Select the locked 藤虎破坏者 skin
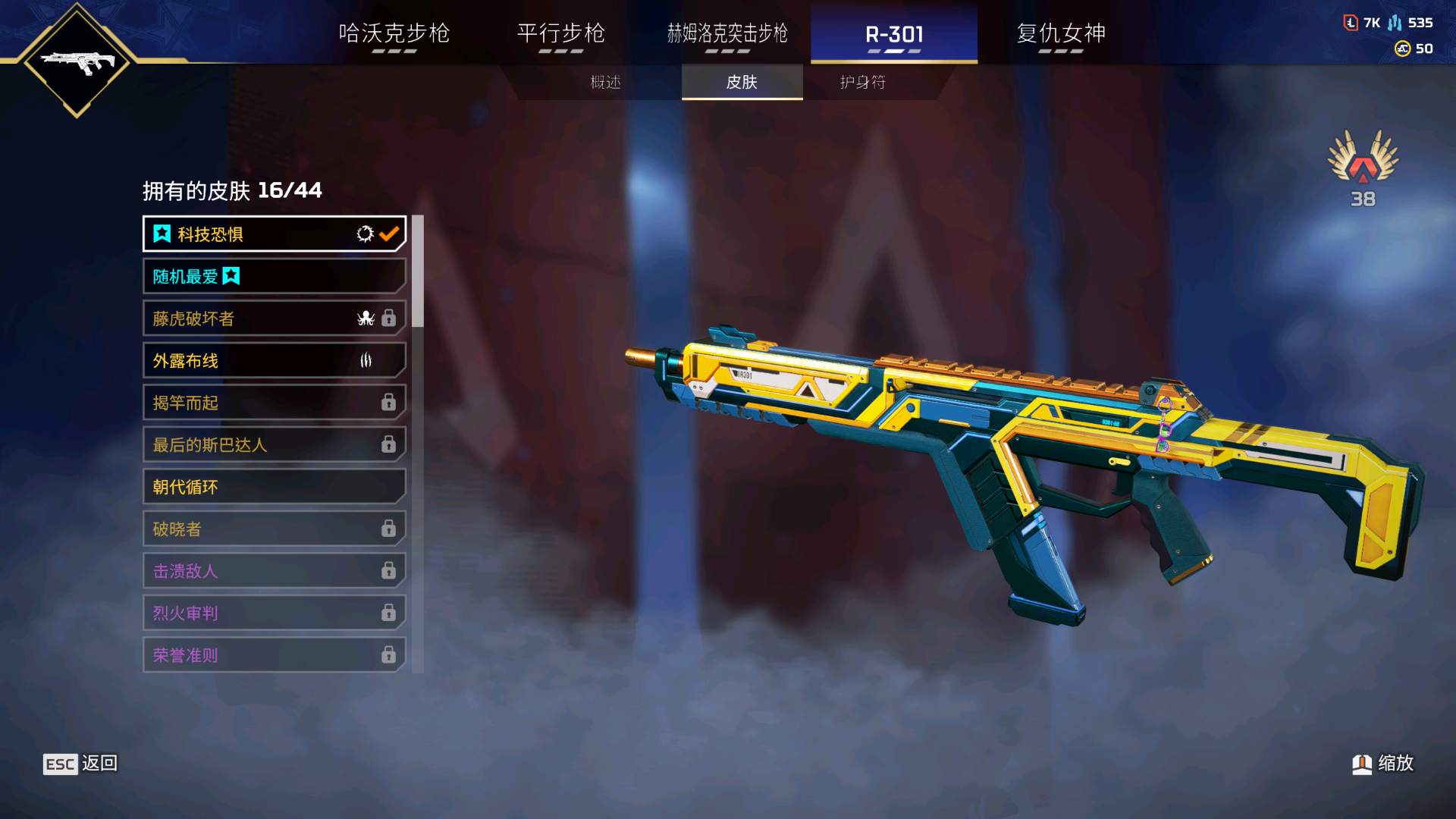Image resolution: width=1456 pixels, height=819 pixels. coord(274,318)
